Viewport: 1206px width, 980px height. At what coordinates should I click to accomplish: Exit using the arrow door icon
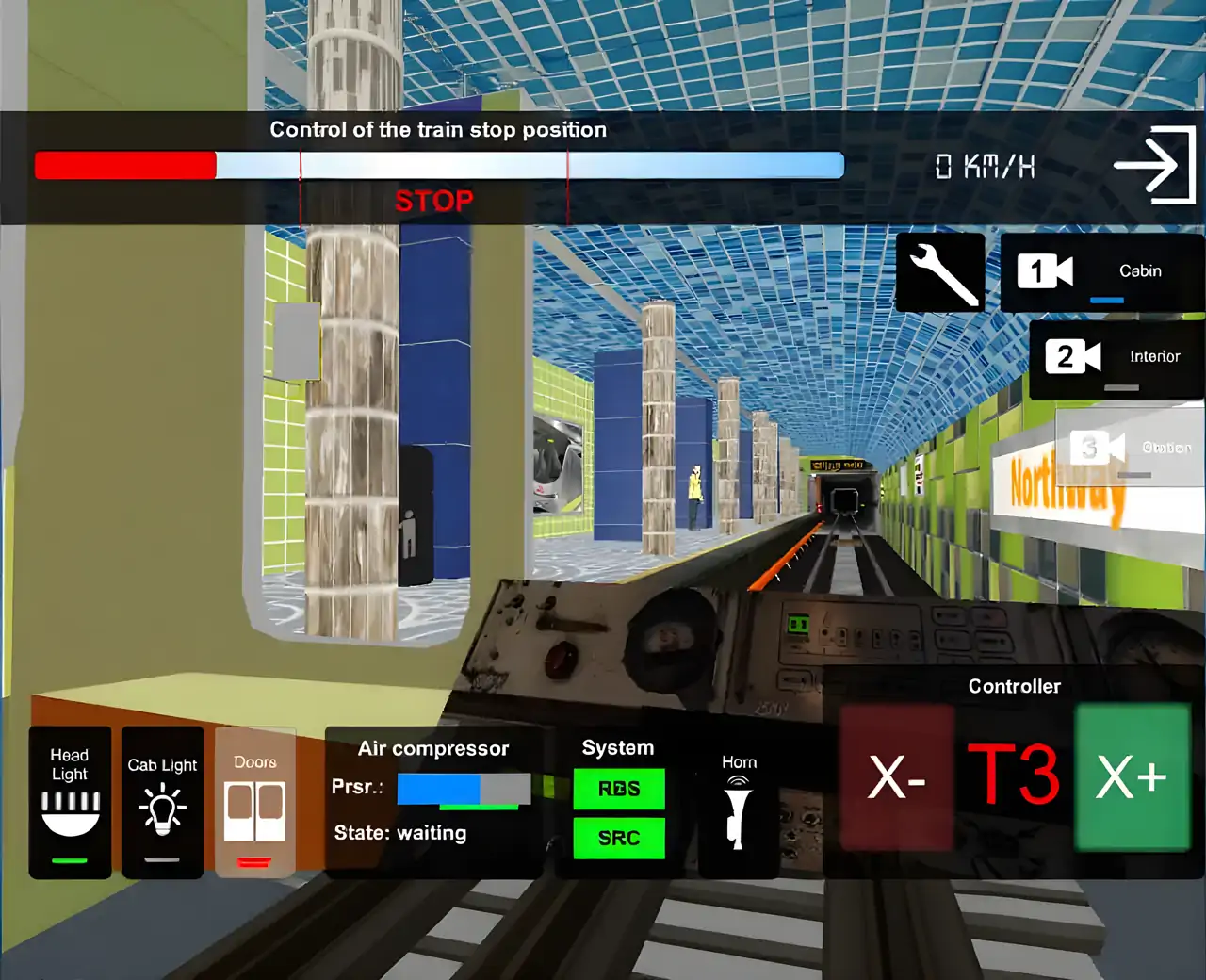coord(1155,166)
